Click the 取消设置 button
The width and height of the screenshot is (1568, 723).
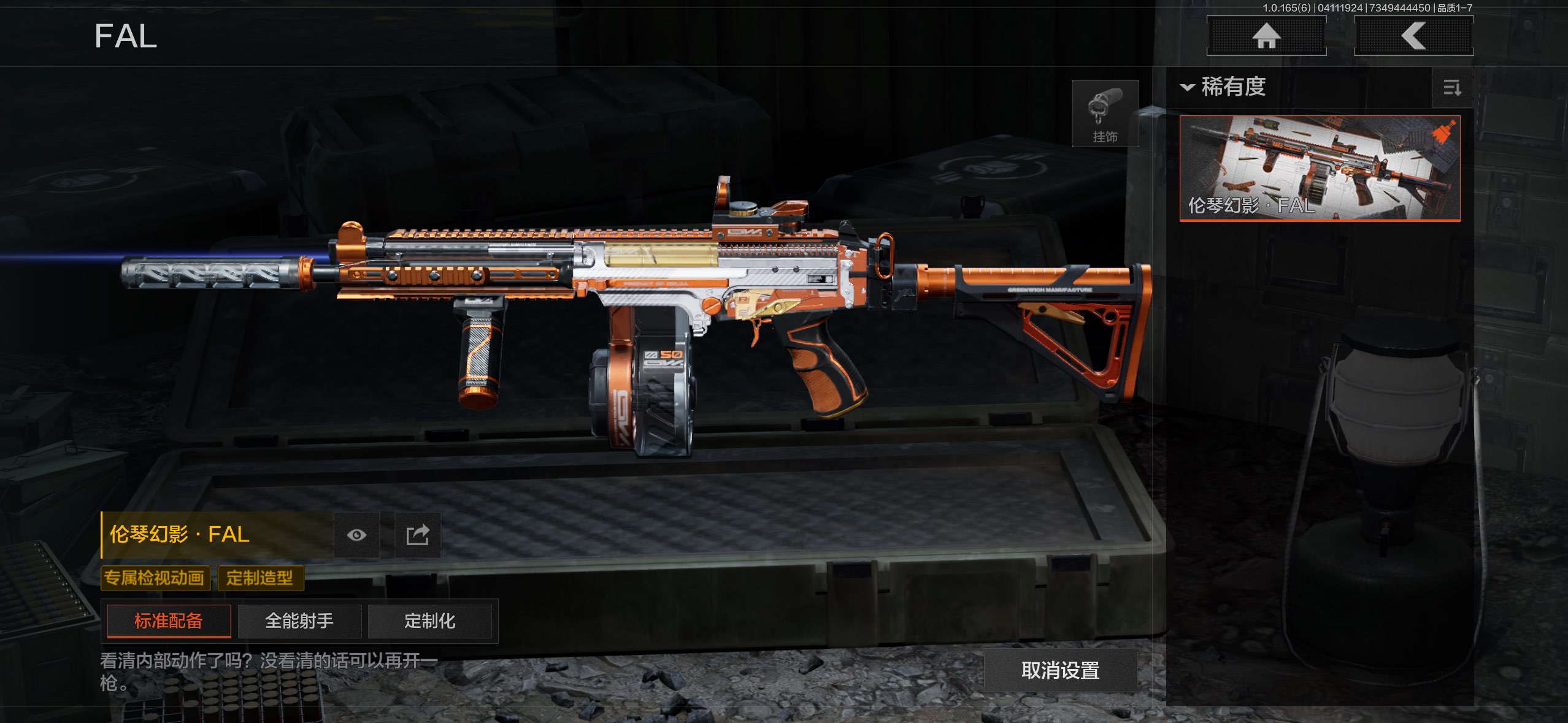1060,670
